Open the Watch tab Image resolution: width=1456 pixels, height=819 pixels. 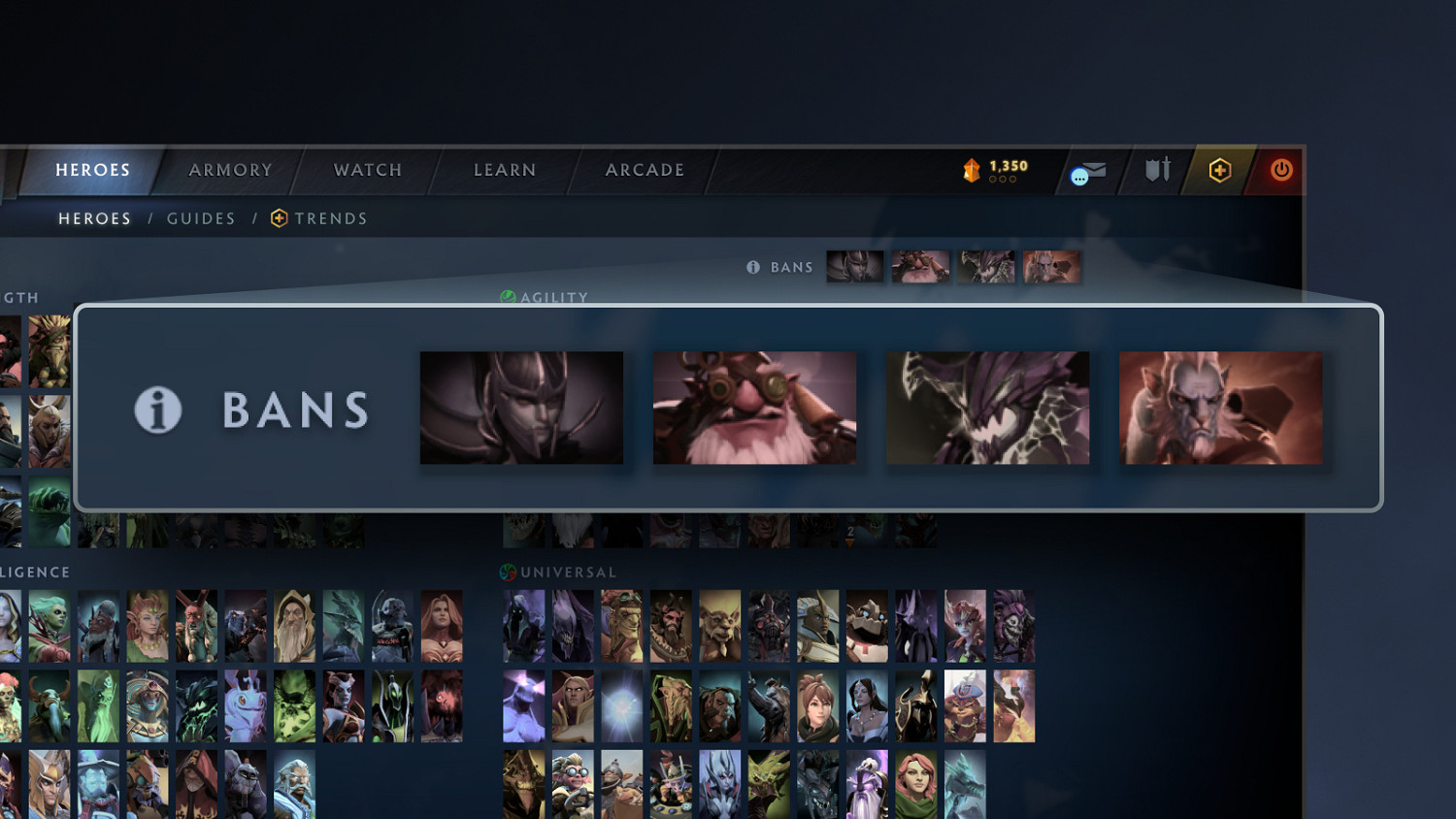(367, 170)
